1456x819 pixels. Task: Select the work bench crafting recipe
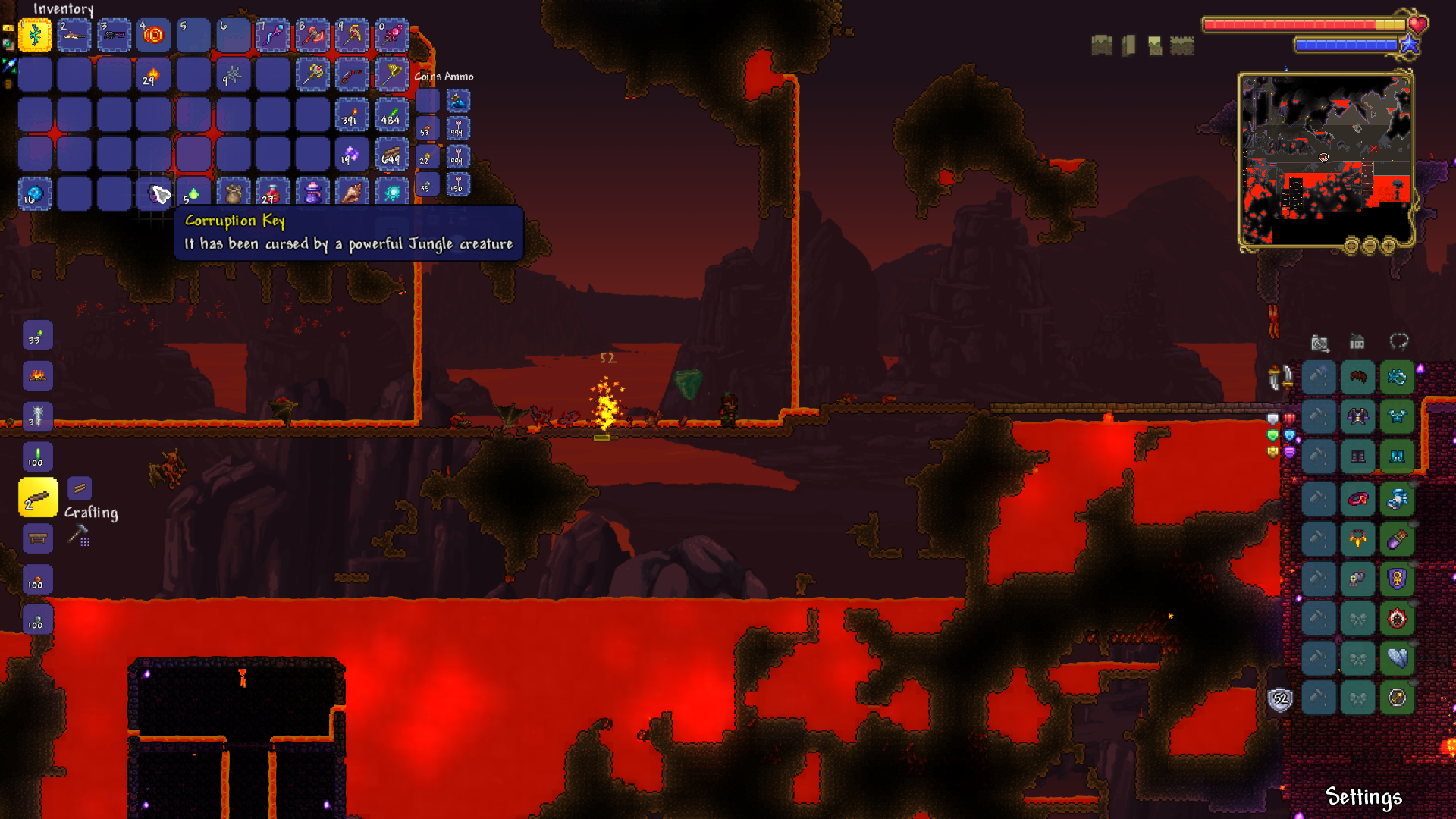[38, 538]
